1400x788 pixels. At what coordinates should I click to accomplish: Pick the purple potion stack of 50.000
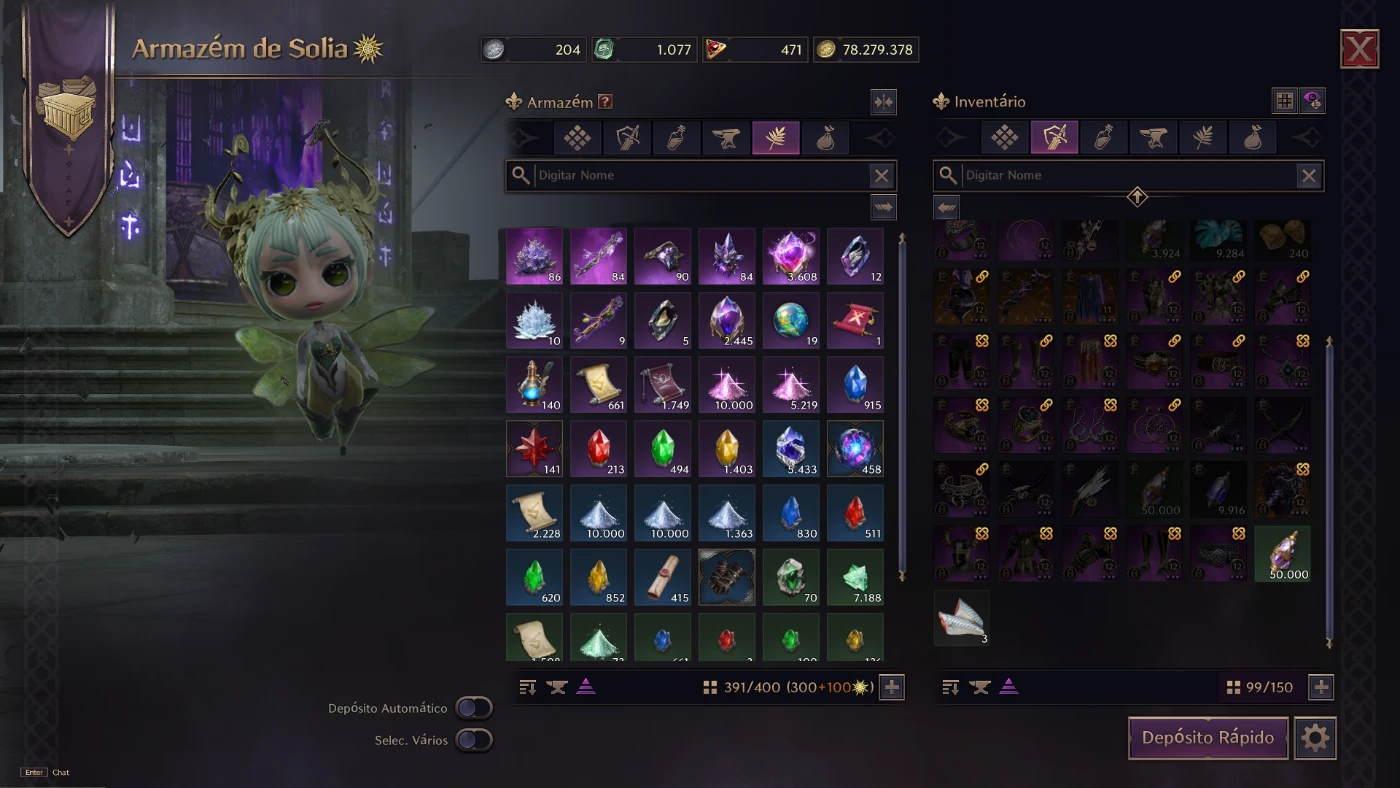(1282, 553)
